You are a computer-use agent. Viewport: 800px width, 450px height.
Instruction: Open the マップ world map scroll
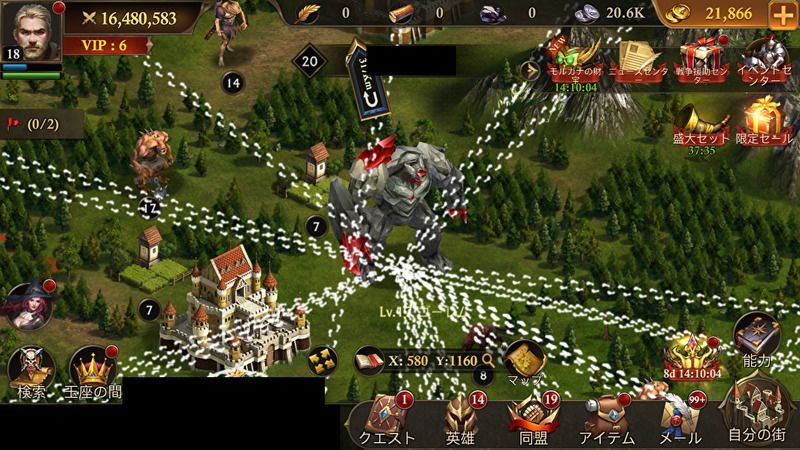coord(524,362)
